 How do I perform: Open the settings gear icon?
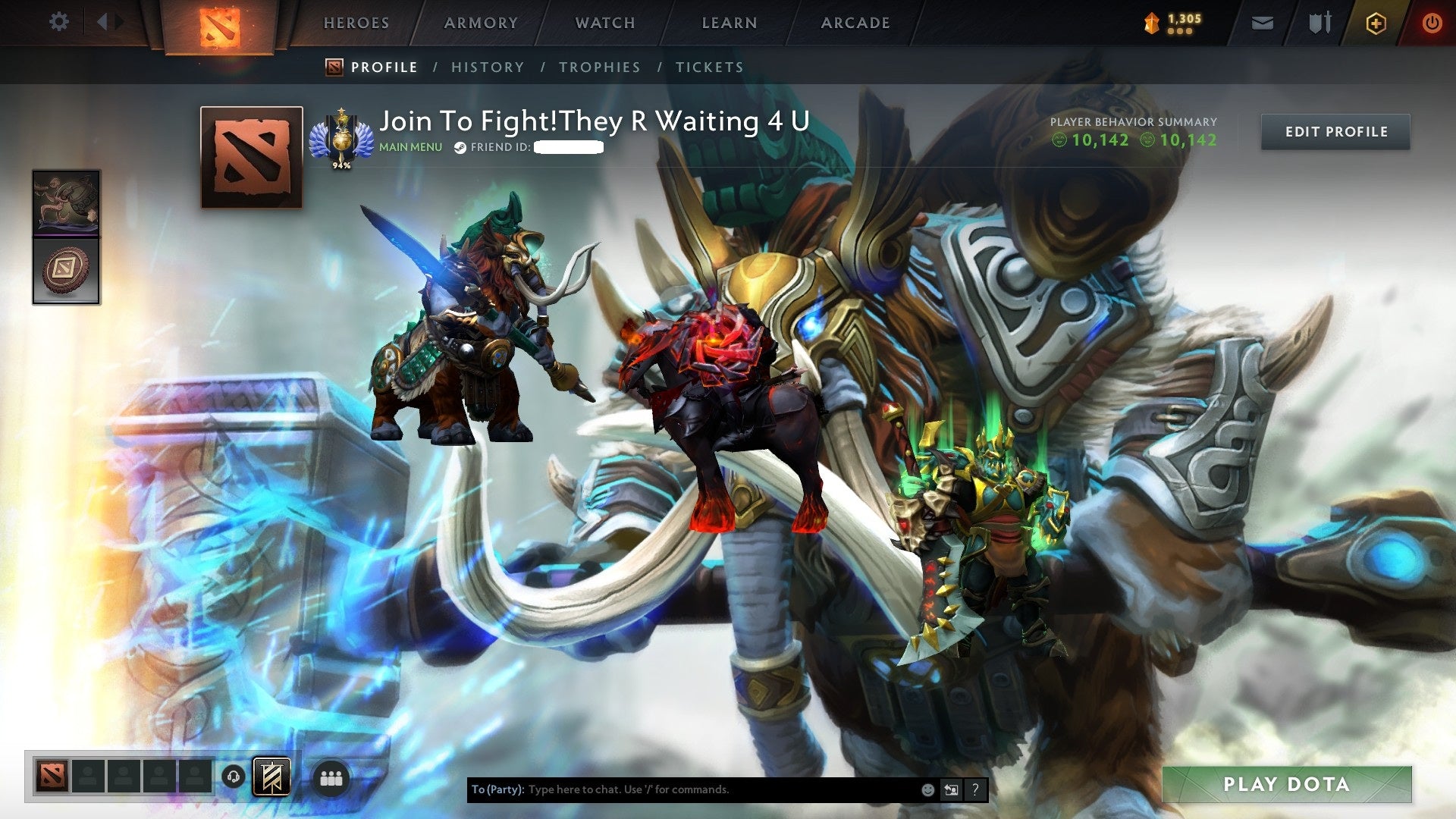tap(58, 22)
